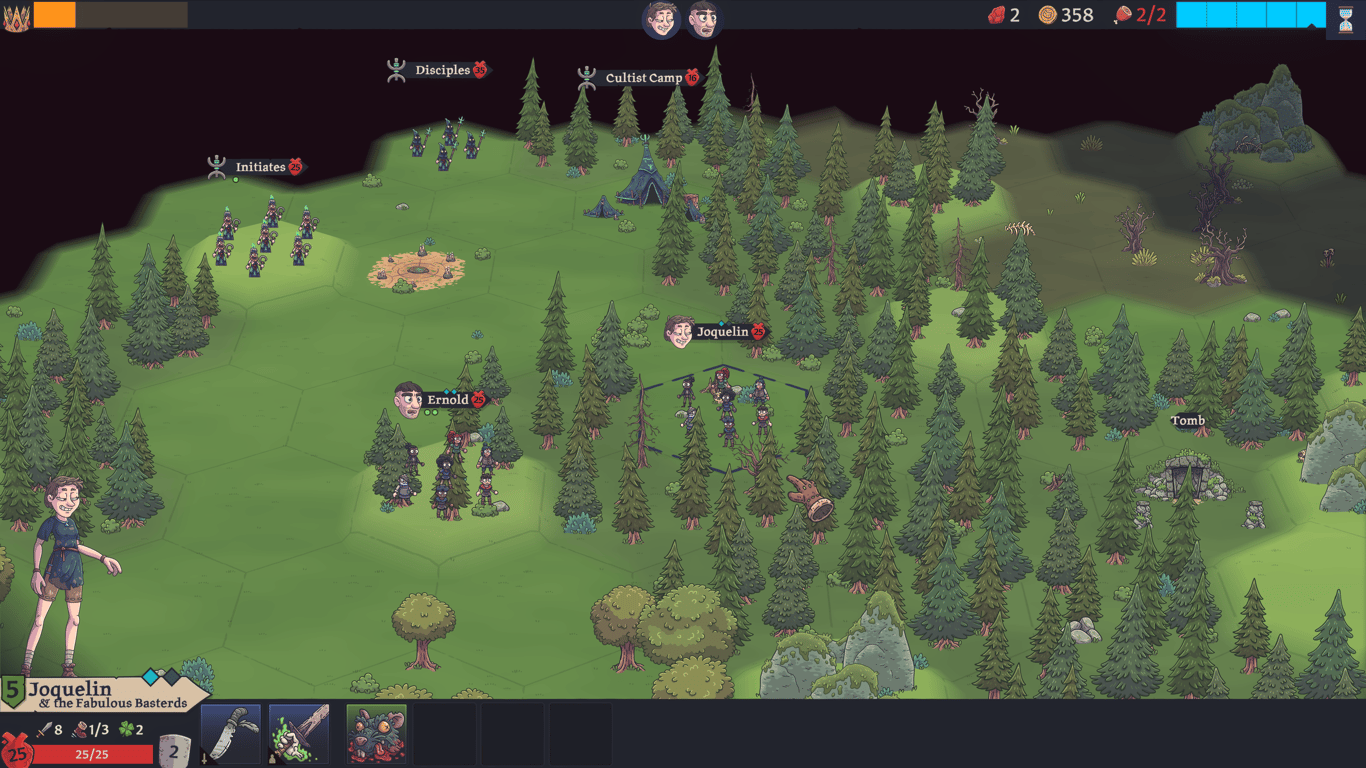
Task: Select the severed rat head trophy slot
Action: coord(376,734)
